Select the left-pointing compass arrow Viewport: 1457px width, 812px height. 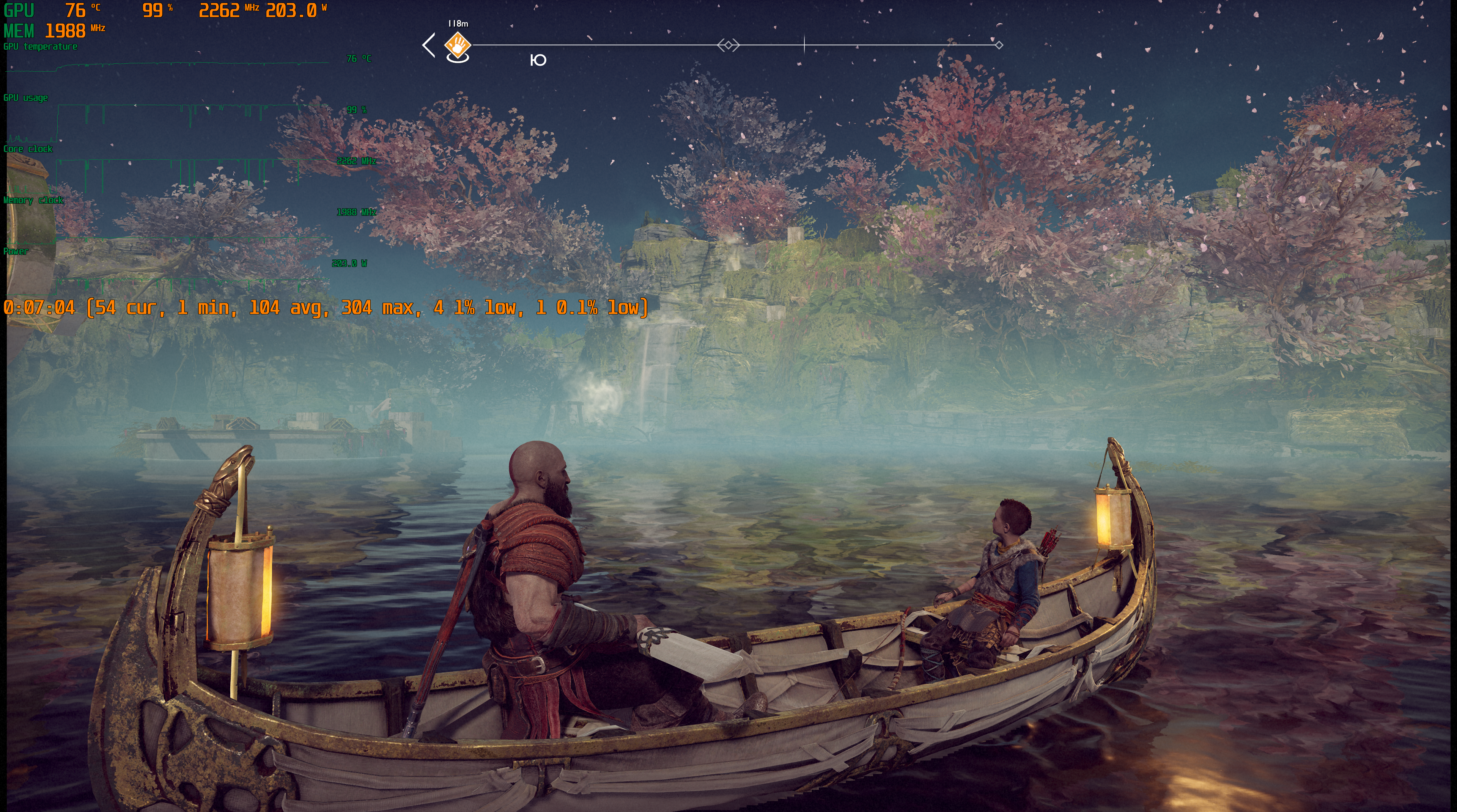click(429, 45)
